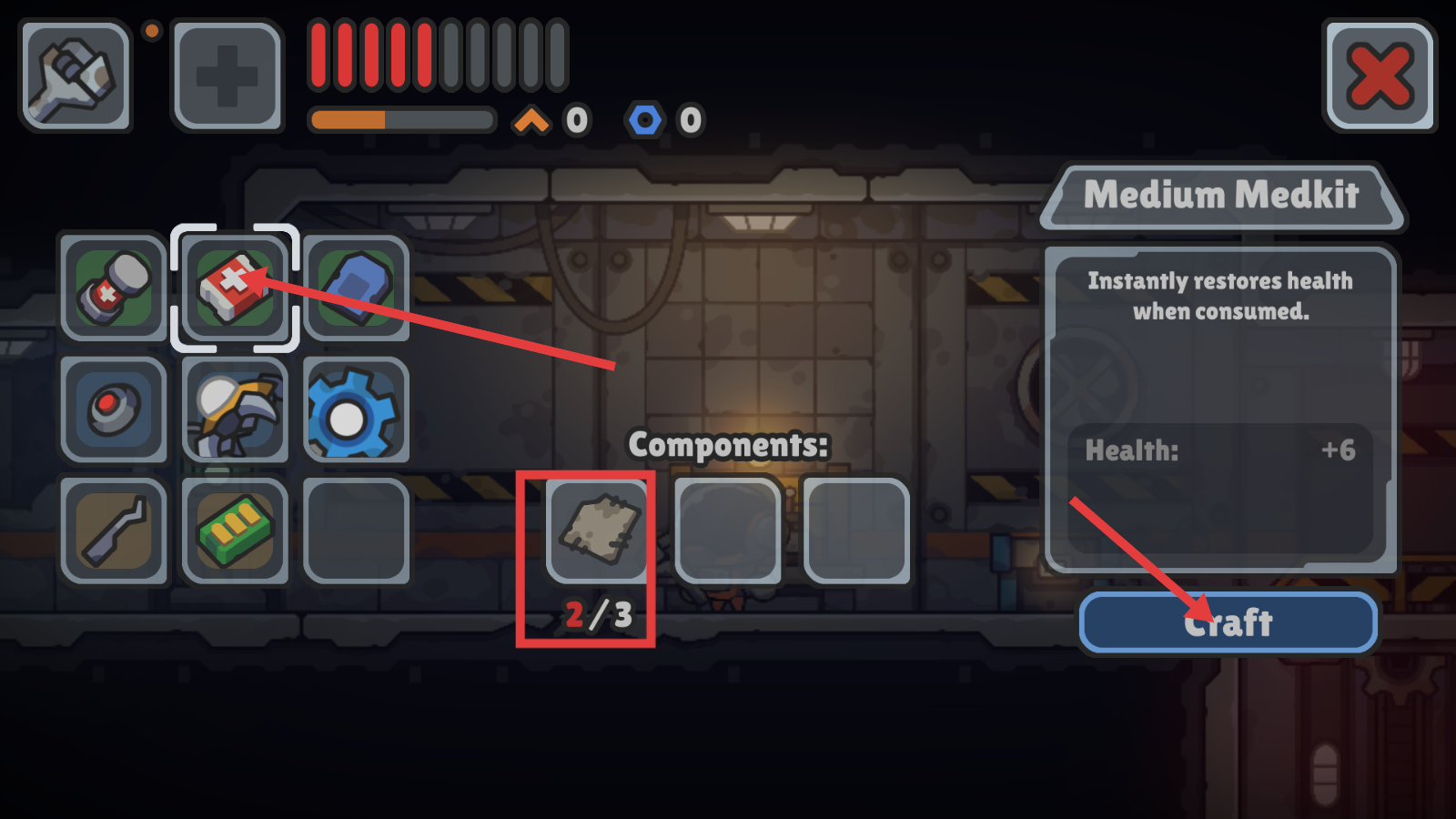Select the green ammo box recipe
Viewport: 1456px width, 819px height.
pyautogui.click(x=235, y=531)
